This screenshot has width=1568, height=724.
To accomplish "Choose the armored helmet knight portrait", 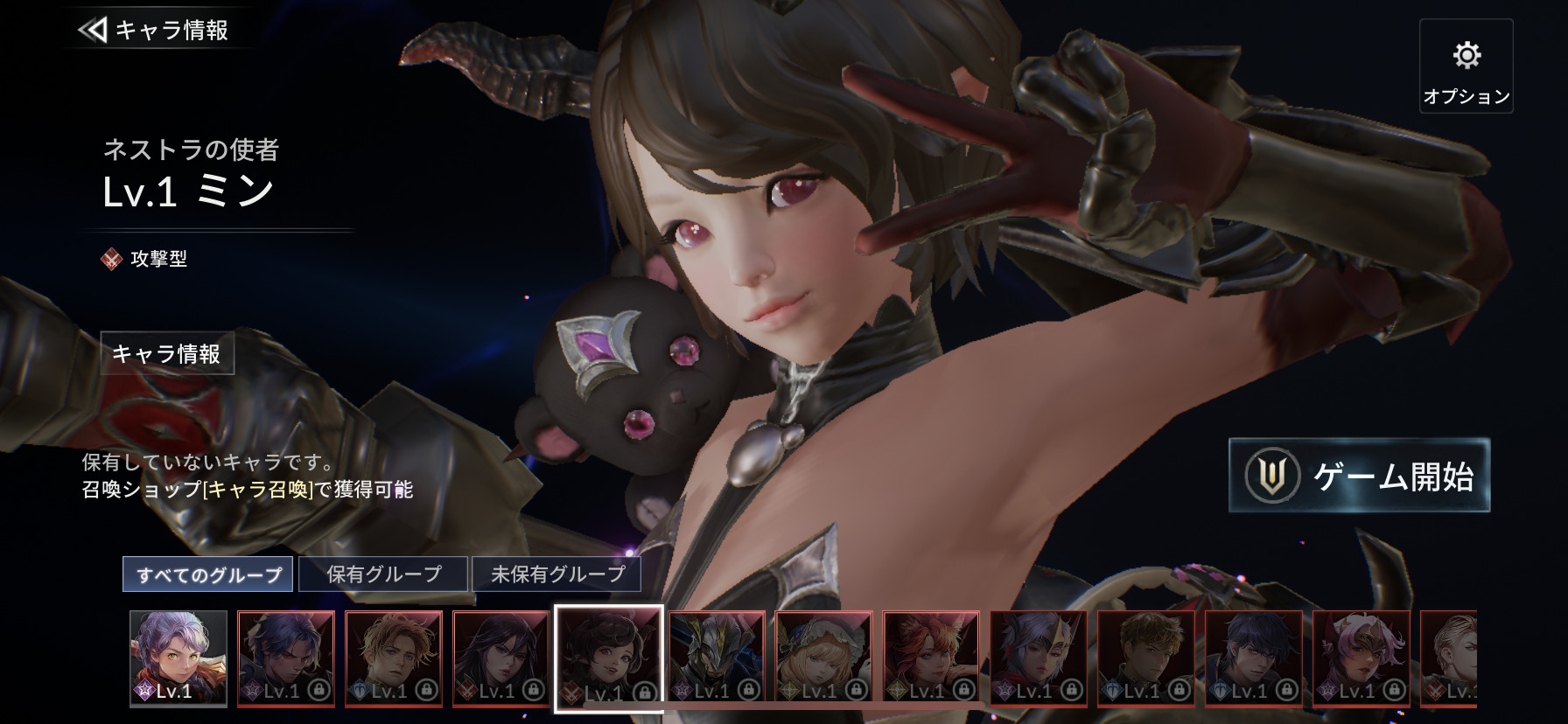I will 717,658.
